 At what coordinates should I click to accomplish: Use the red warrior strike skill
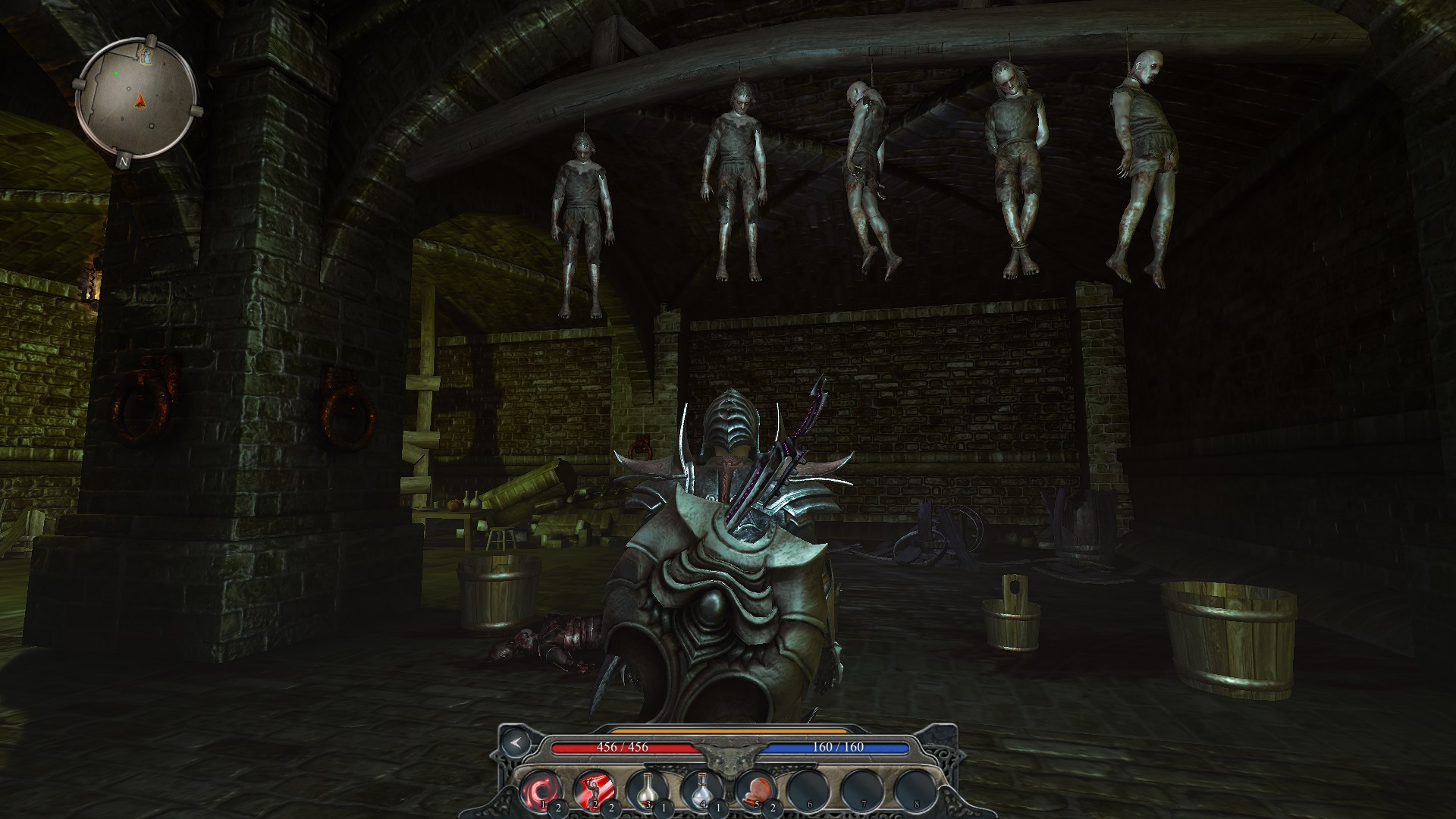594,790
